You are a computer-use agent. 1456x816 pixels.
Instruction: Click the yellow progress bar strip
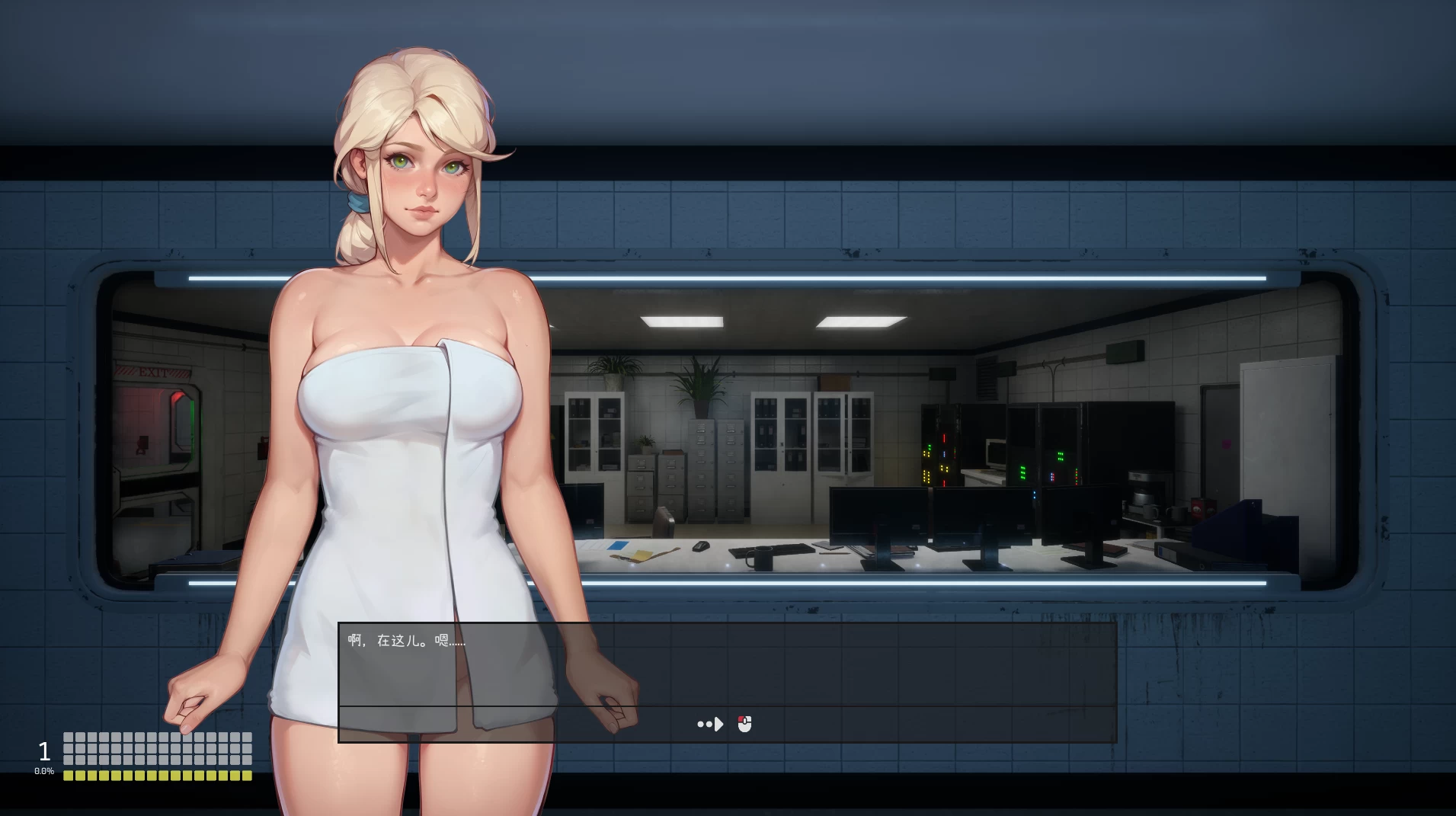(x=158, y=774)
